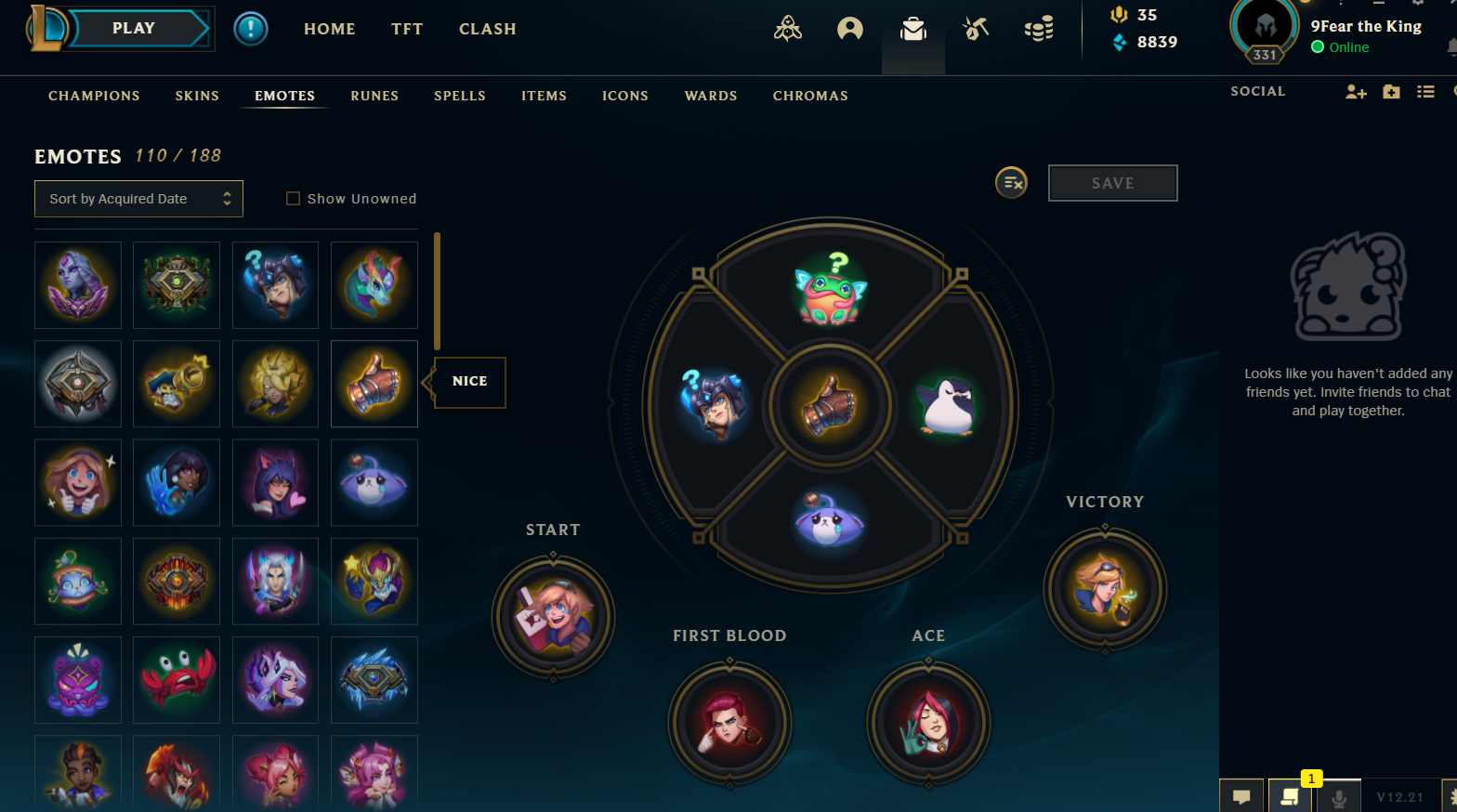Show the SPELLS tab

click(x=460, y=96)
